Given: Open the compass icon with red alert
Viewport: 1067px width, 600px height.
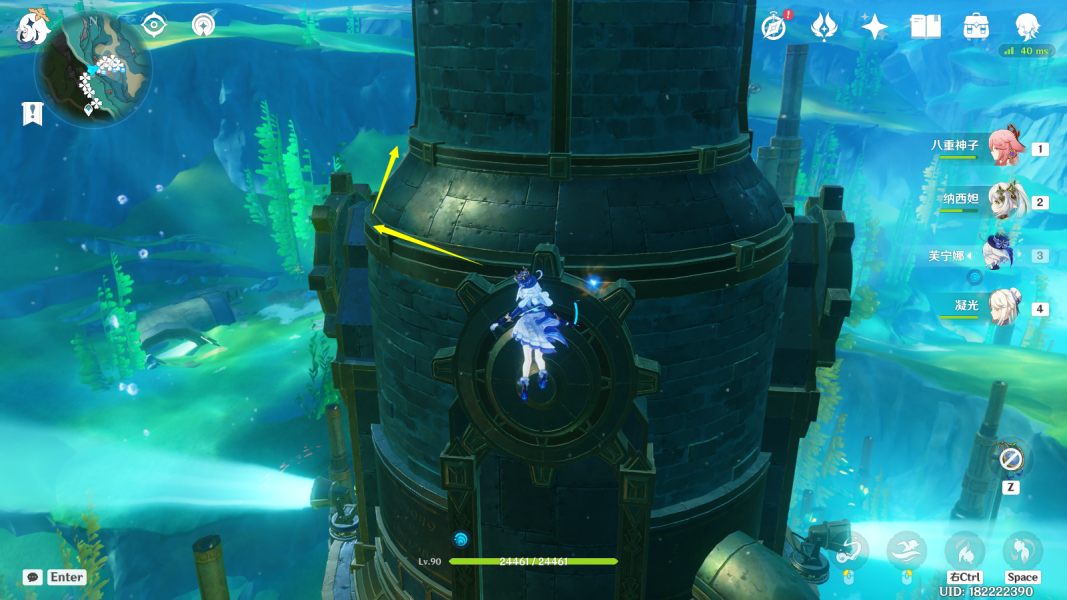Looking at the screenshot, I should coord(773,27).
